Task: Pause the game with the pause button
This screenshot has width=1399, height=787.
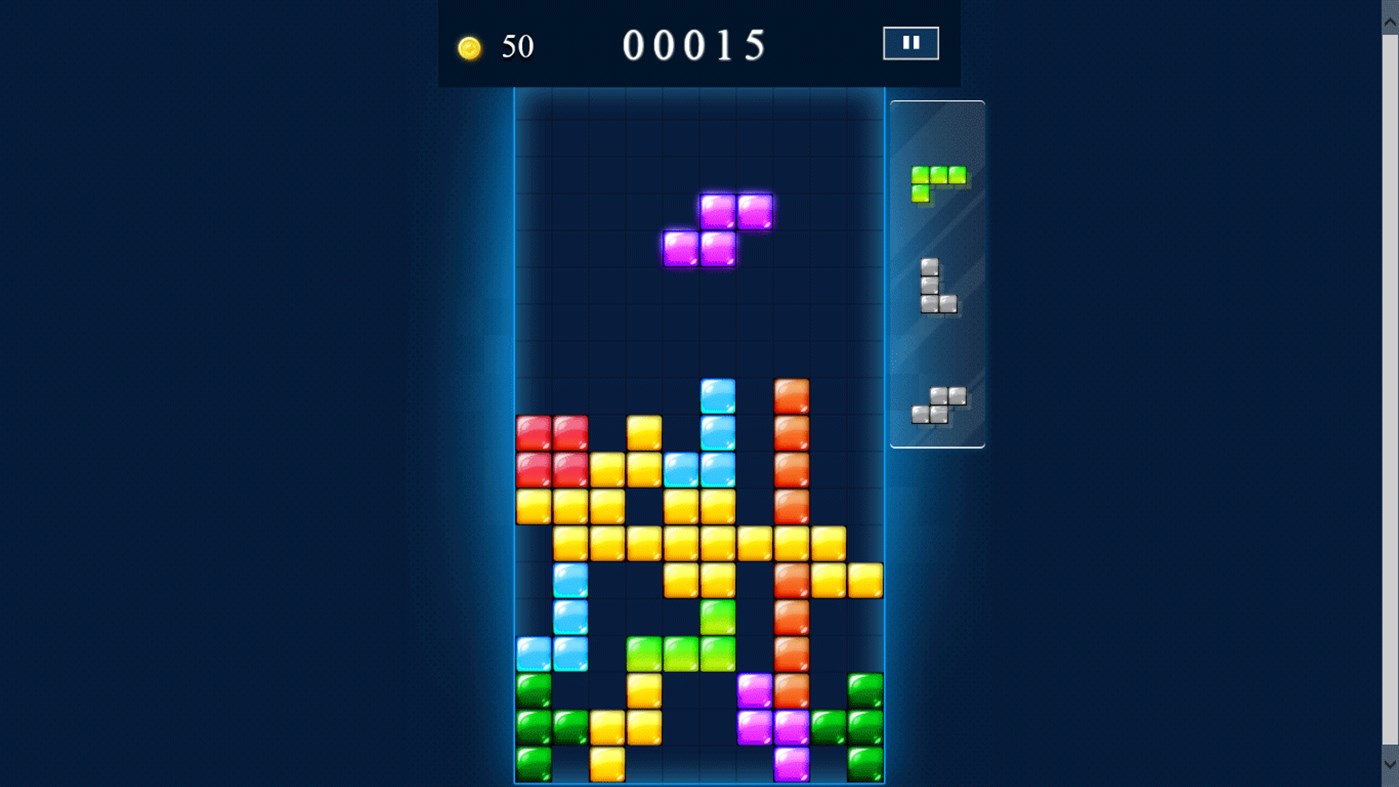Action: (x=909, y=42)
